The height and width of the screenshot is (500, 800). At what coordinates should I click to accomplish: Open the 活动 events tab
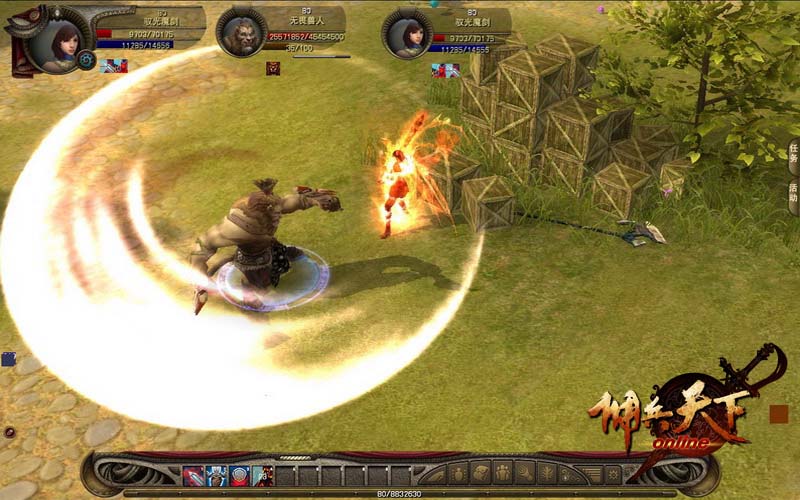(793, 191)
